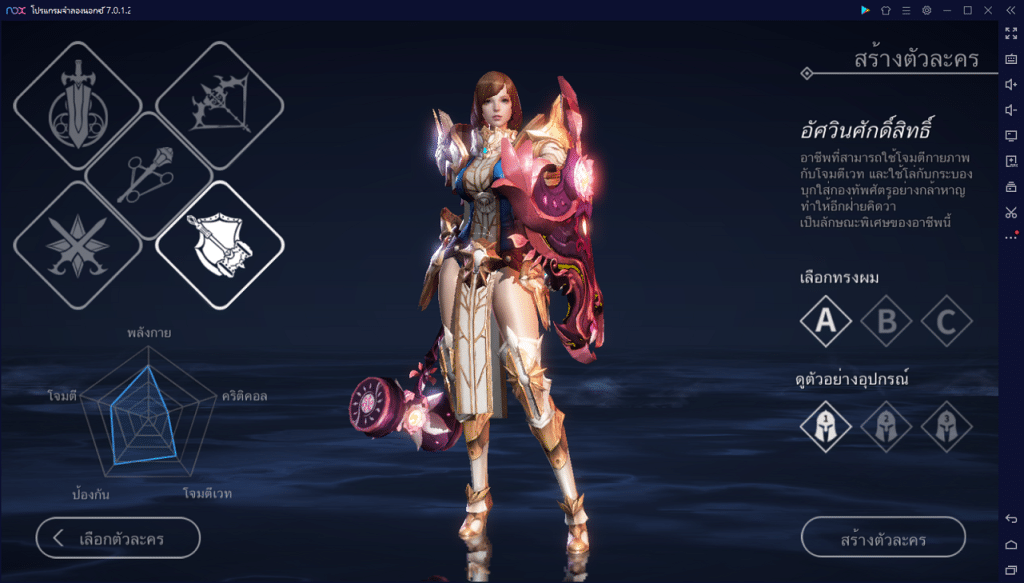Show equipment preview helmet 2
The width and height of the screenshot is (1024, 583).
pyautogui.click(x=887, y=426)
